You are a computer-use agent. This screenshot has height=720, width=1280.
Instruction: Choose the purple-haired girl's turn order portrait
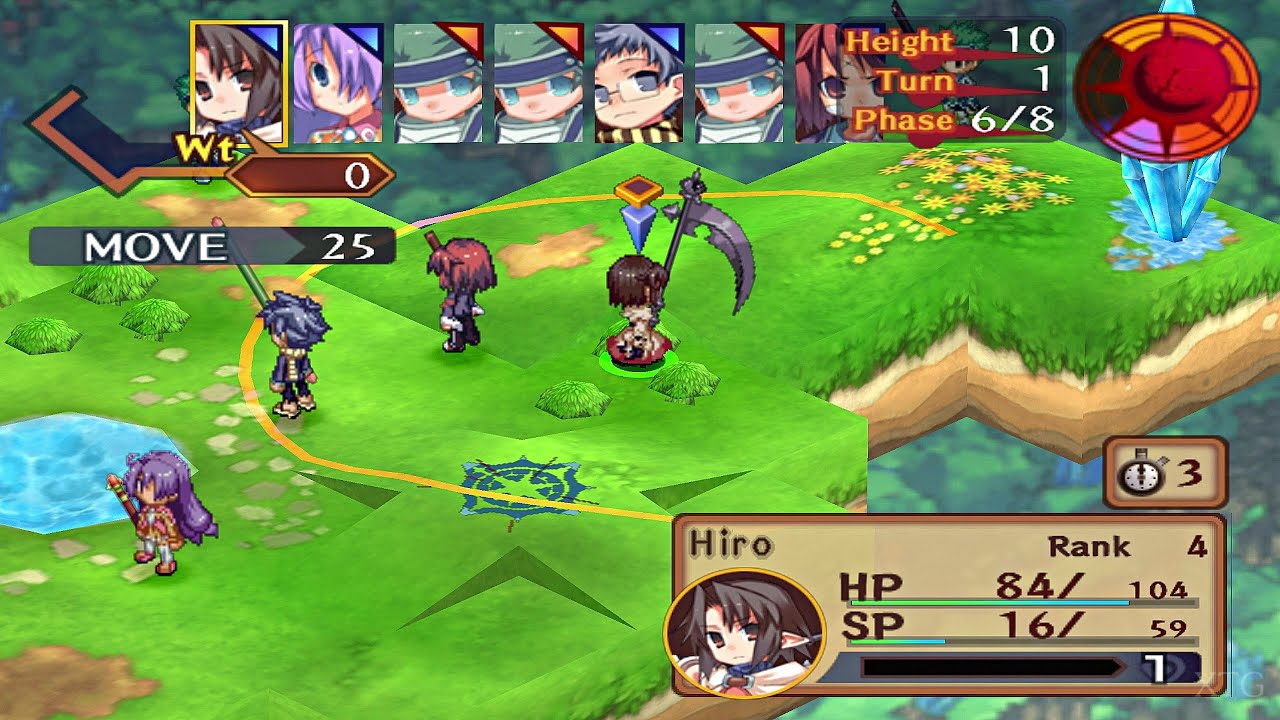coord(338,83)
